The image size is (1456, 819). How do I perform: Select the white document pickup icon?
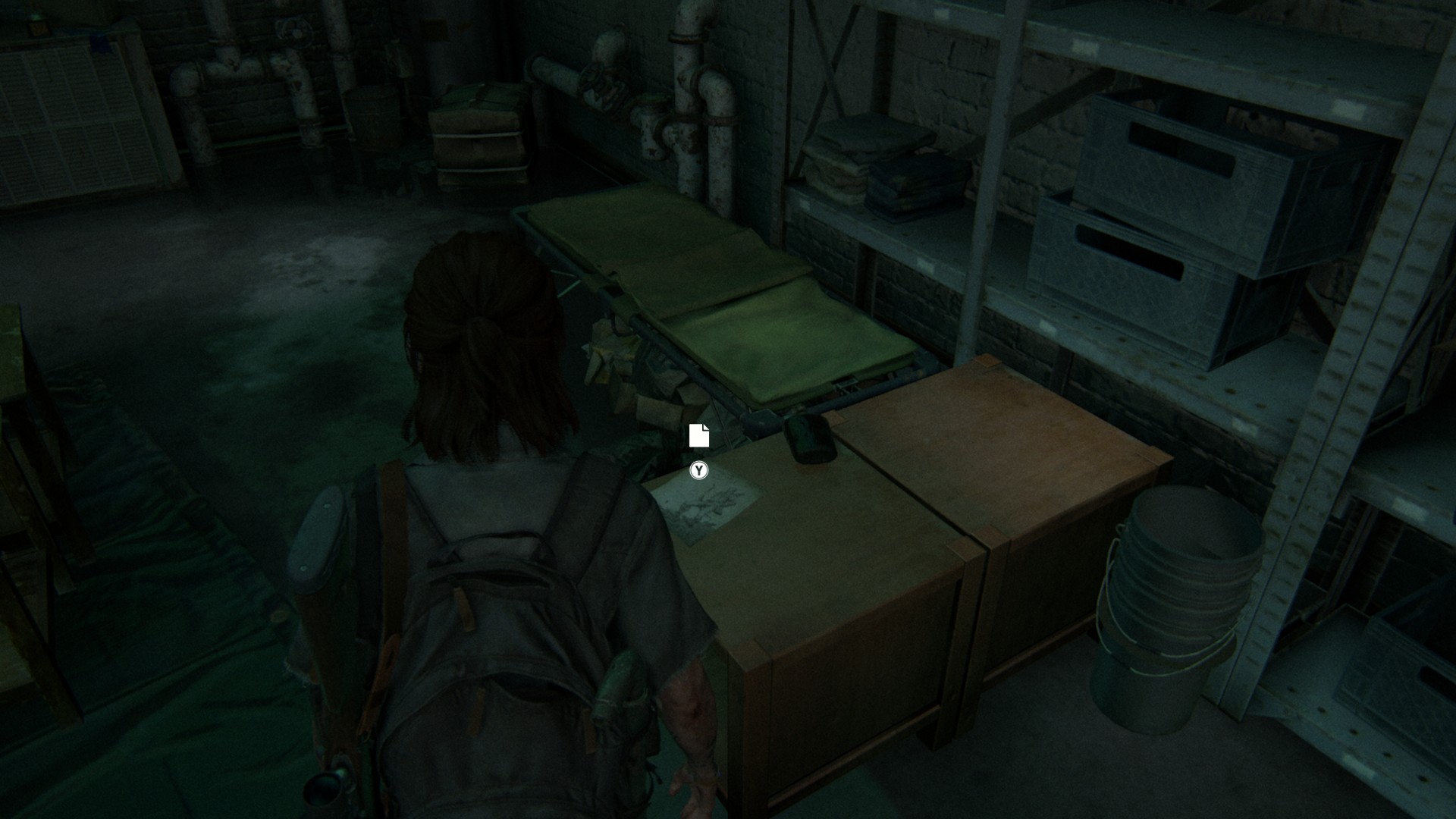[x=698, y=435]
